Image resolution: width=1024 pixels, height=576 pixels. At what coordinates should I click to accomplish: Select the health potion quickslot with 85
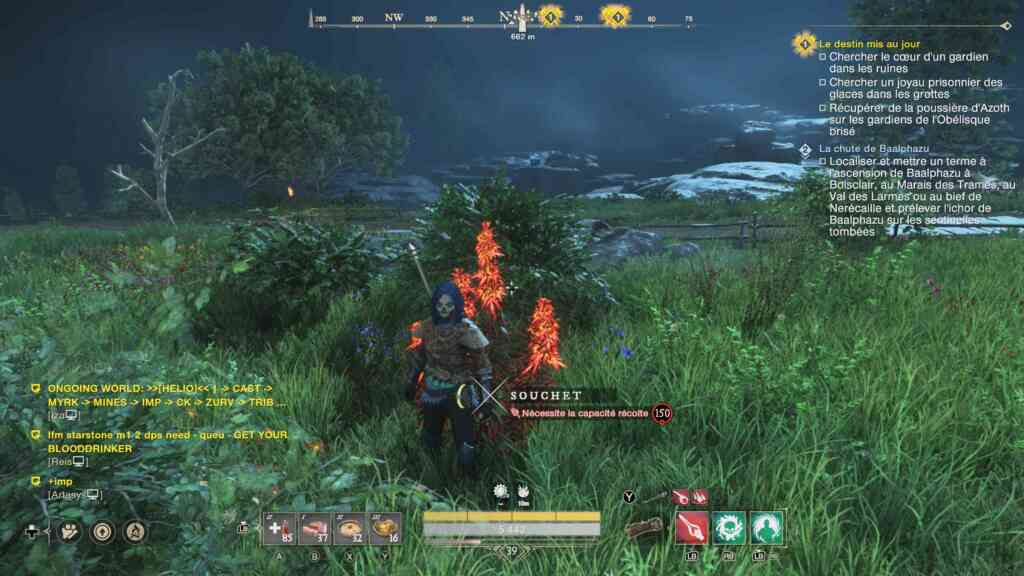[x=279, y=528]
